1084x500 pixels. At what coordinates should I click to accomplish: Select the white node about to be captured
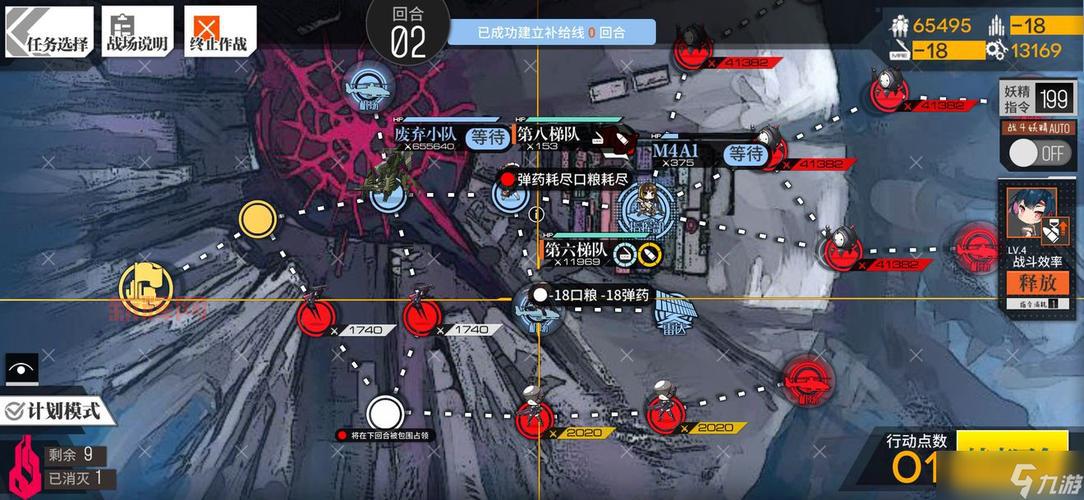[x=384, y=412]
